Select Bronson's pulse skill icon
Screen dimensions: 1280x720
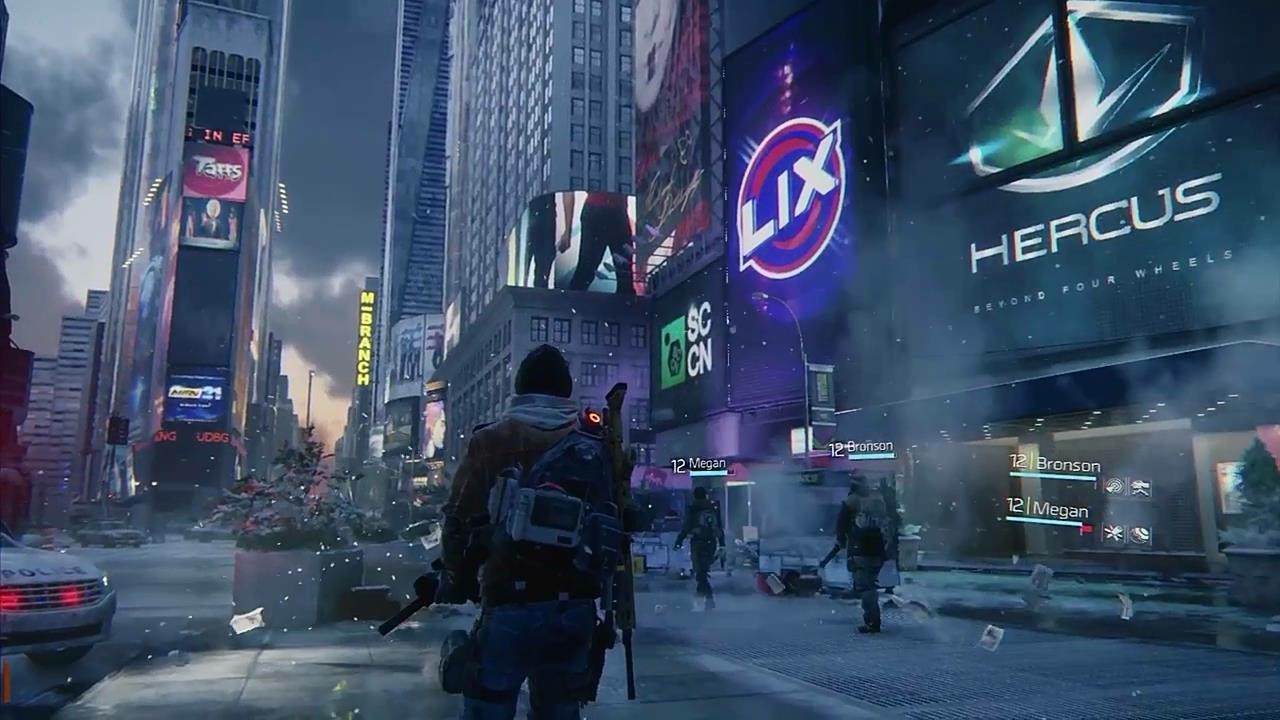1113,486
